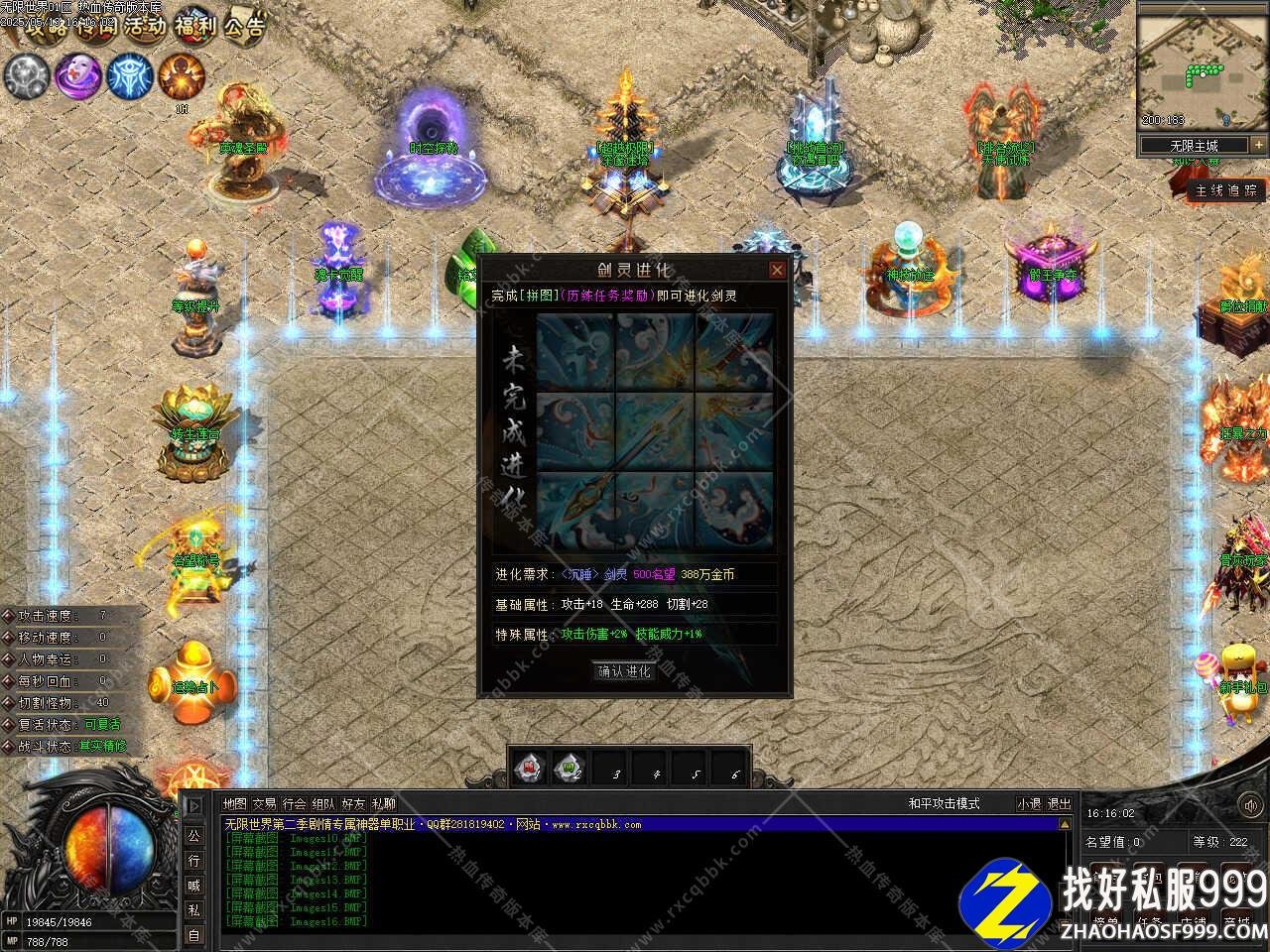Open the 地图 map tab
Viewport: 1270px width, 952px height.
point(235,804)
